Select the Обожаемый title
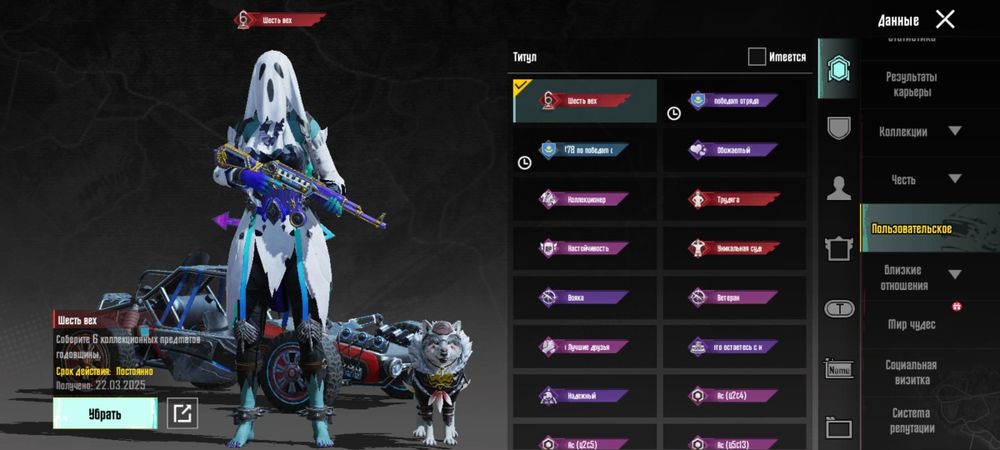Viewport: 1000px width, 450px height. 733,150
